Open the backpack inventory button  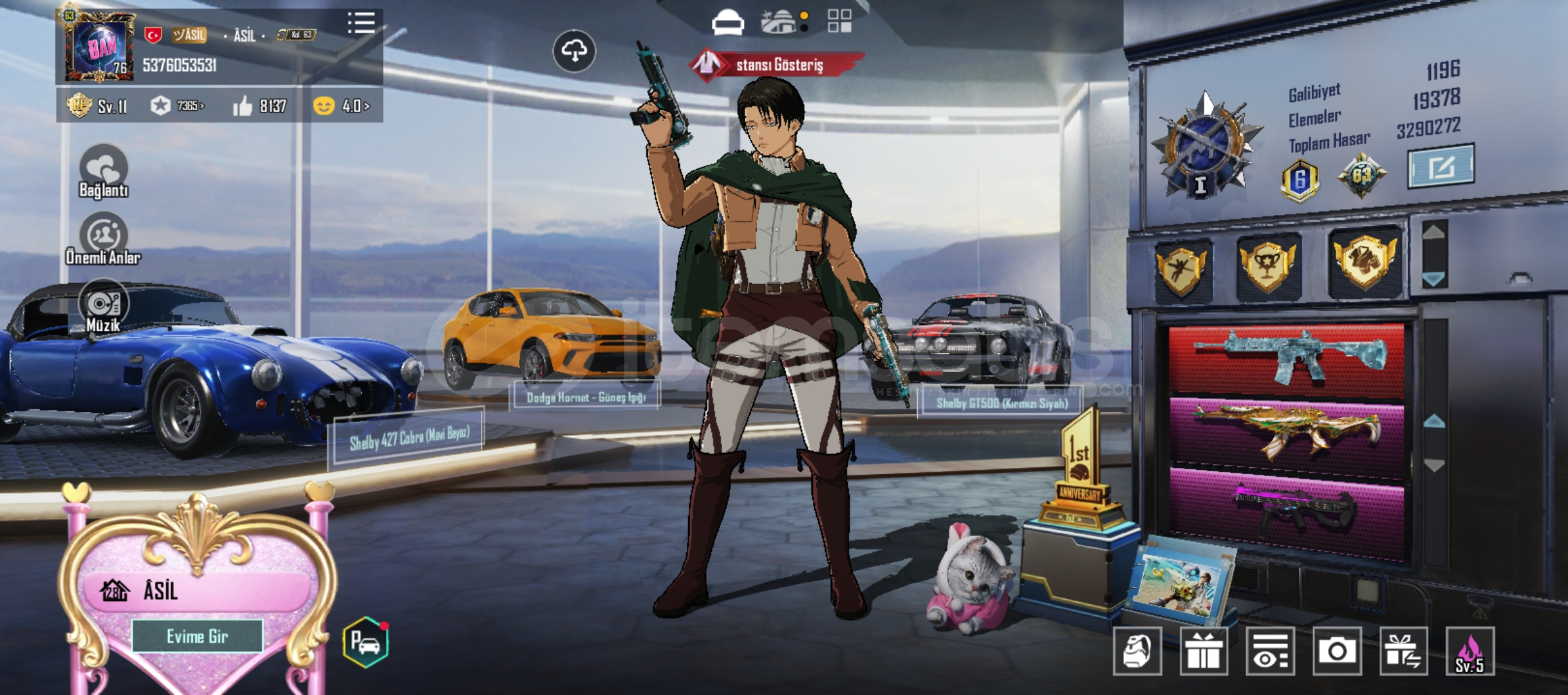click(1137, 651)
